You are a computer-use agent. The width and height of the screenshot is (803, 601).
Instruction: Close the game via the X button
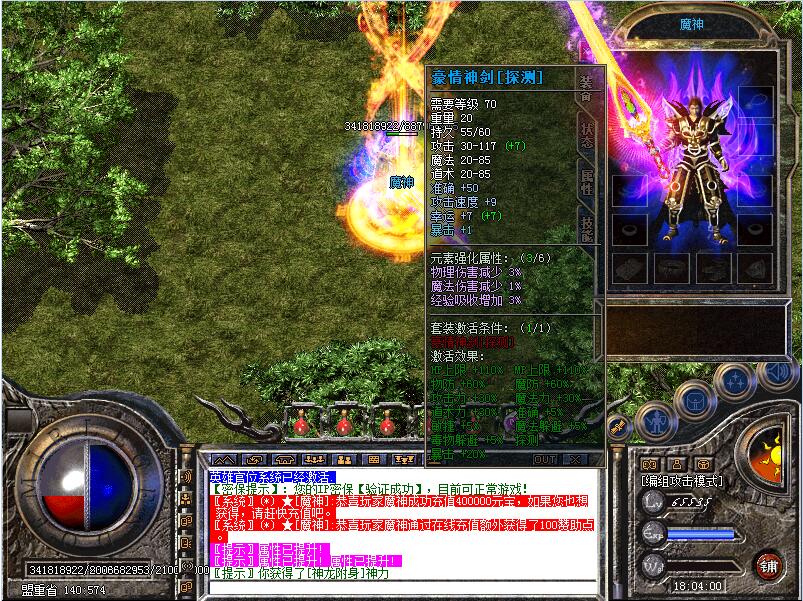point(575,459)
